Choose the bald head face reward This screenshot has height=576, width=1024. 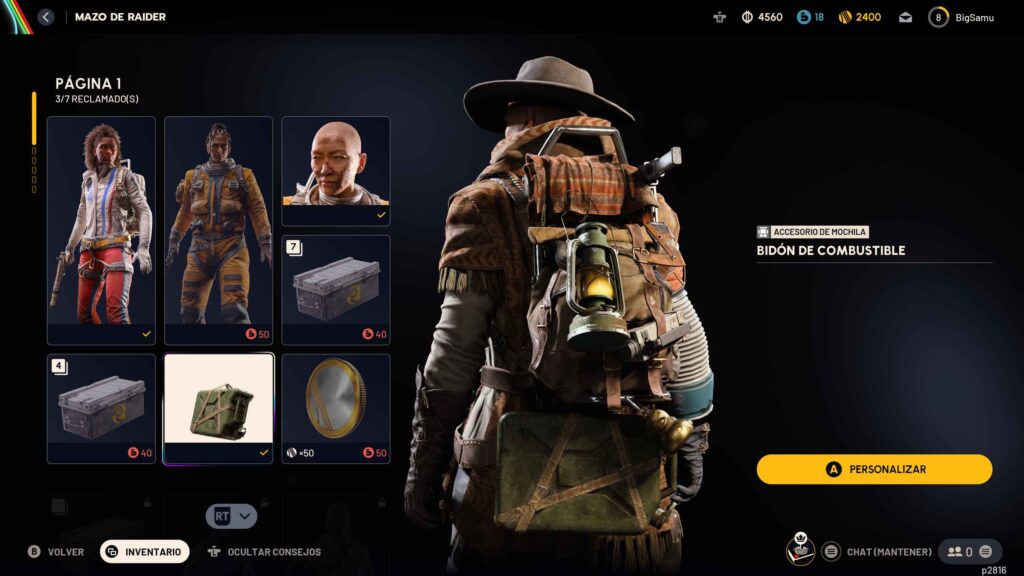(335, 170)
